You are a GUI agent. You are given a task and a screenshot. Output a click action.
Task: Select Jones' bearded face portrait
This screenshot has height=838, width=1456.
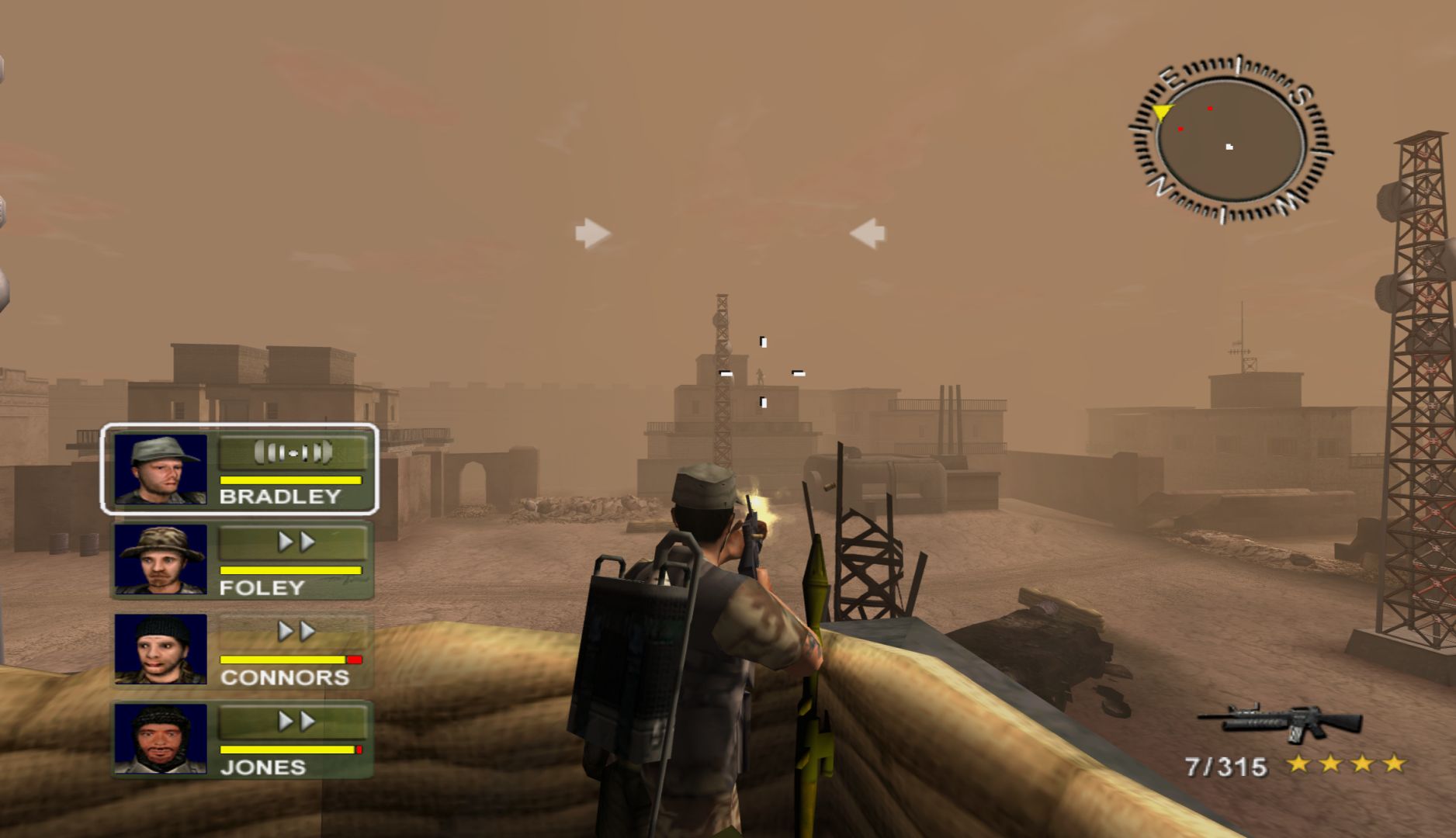point(161,739)
